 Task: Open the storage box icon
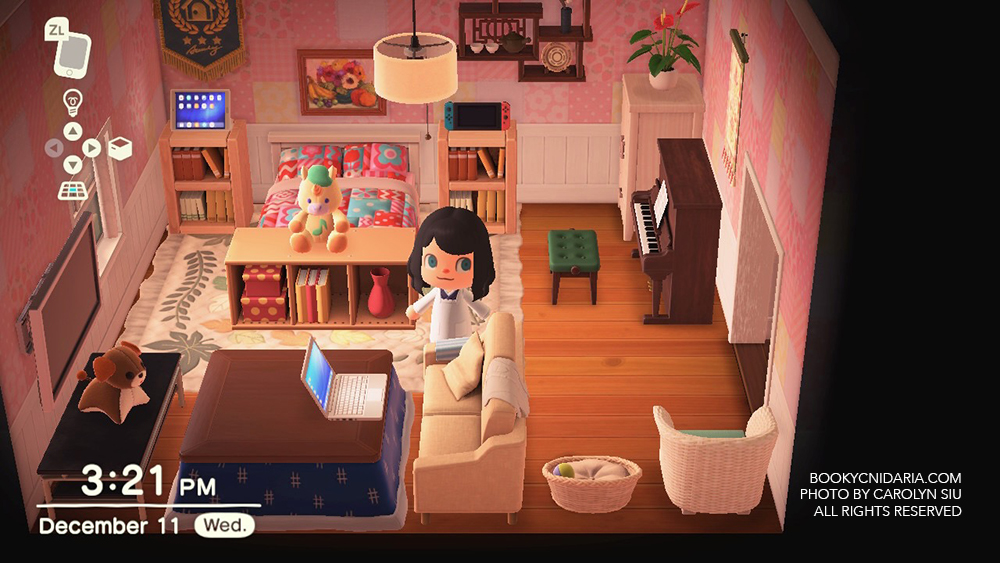[x=120, y=148]
